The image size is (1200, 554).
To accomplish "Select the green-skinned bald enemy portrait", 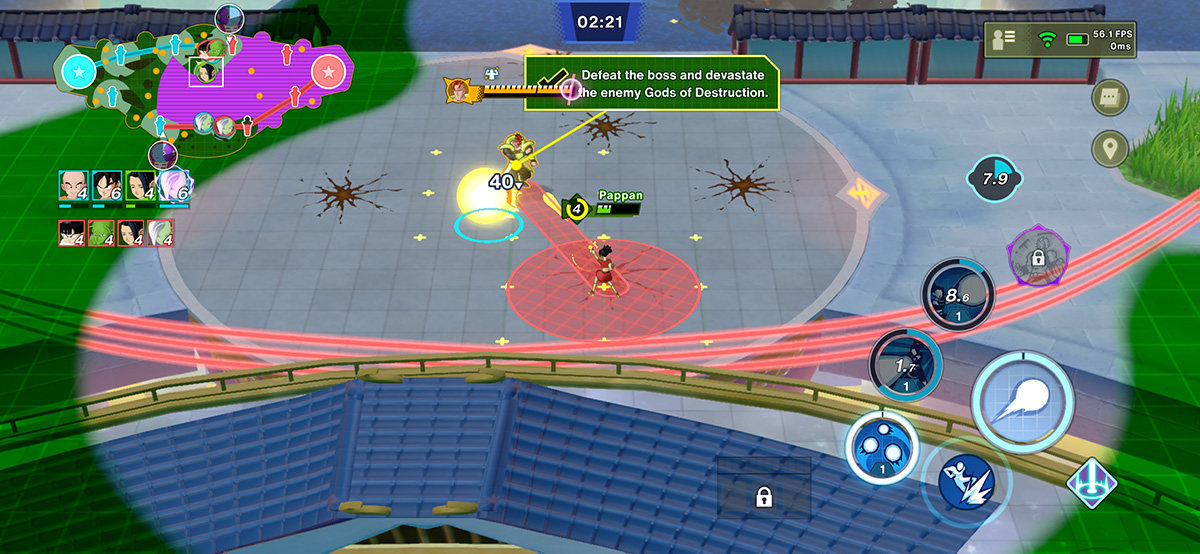I will tap(102, 234).
